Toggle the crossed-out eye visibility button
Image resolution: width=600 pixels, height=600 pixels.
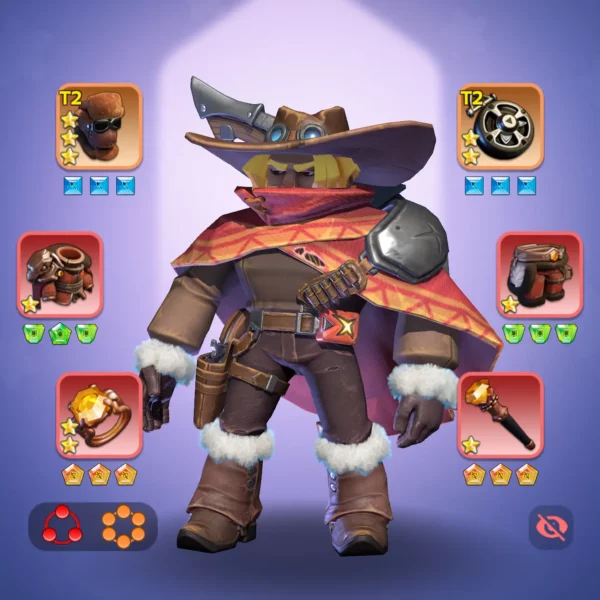click(550, 527)
